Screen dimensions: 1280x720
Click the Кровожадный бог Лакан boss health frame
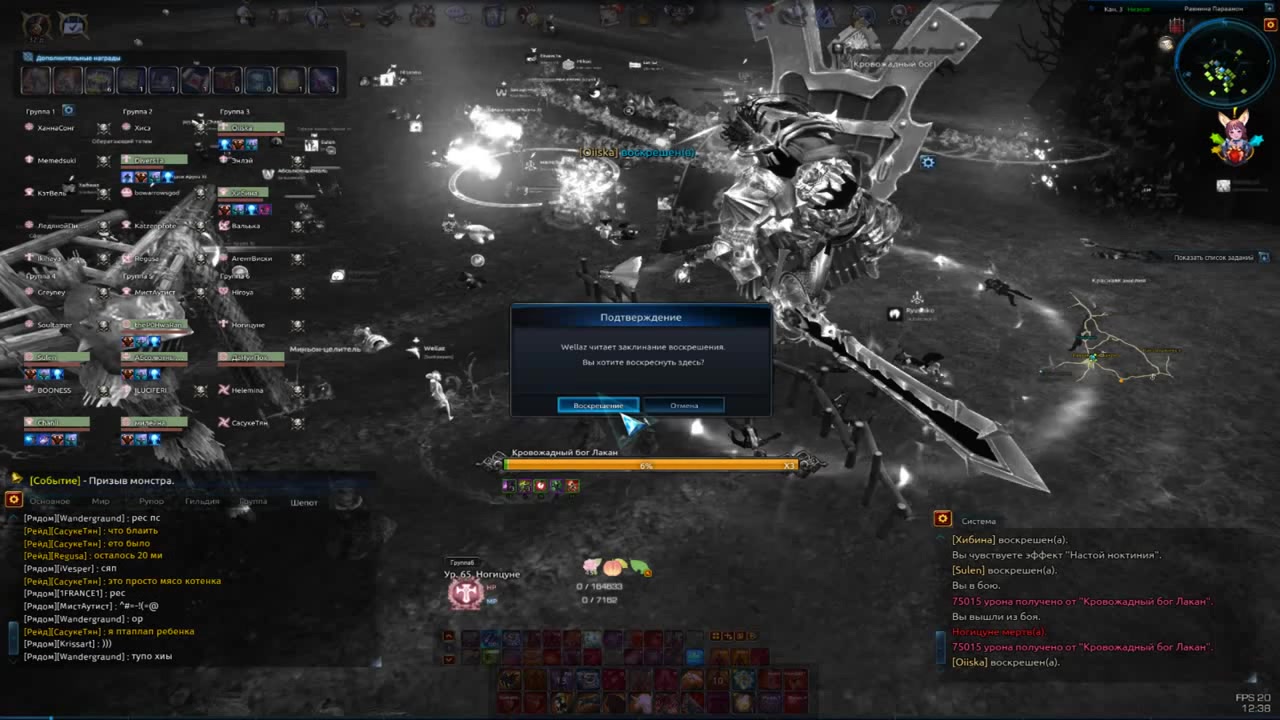(650, 465)
